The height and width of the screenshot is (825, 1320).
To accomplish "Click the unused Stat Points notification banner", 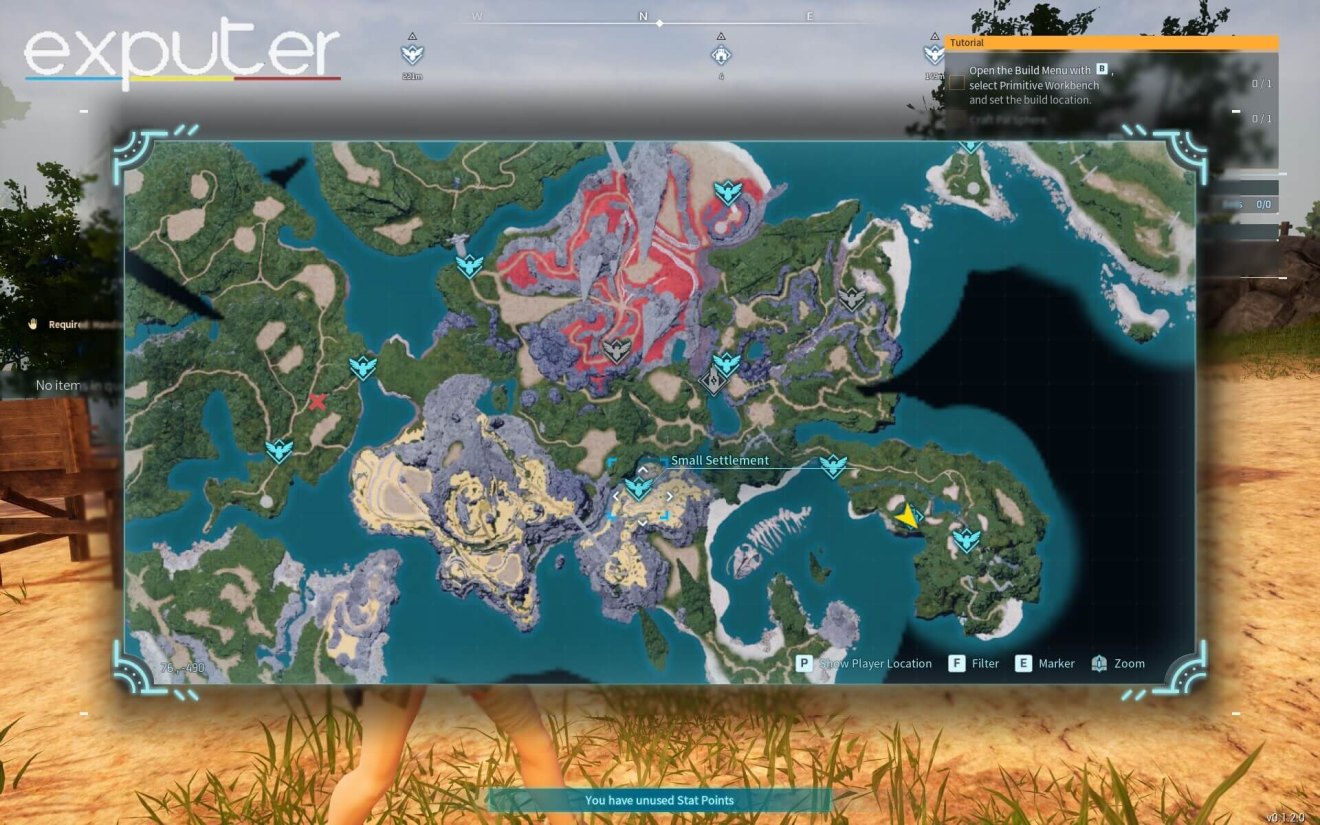I will pos(659,800).
